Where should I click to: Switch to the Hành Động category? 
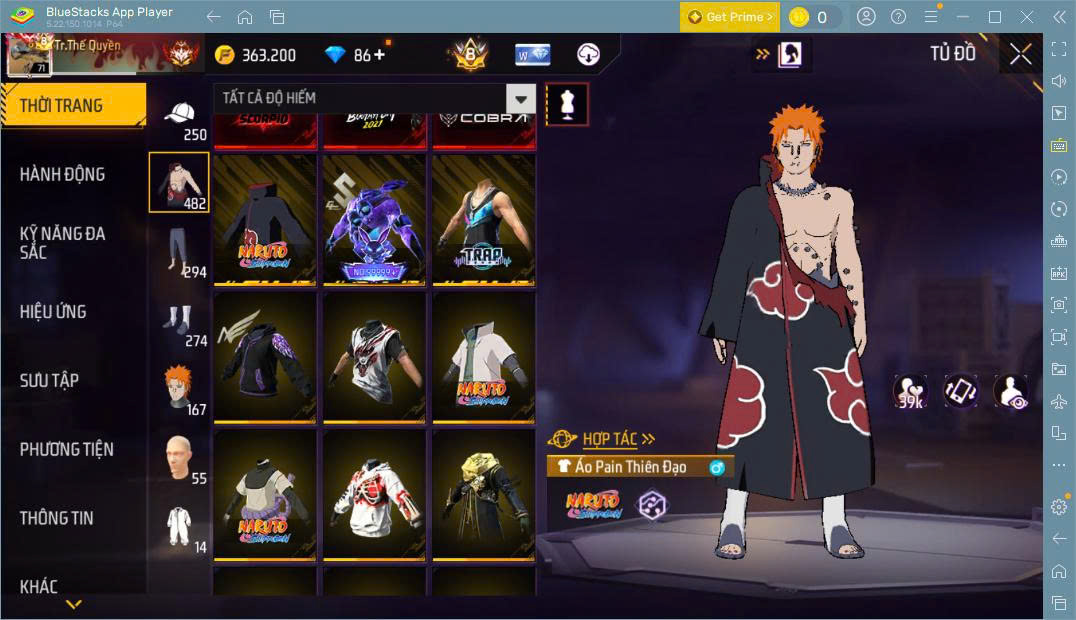62,174
